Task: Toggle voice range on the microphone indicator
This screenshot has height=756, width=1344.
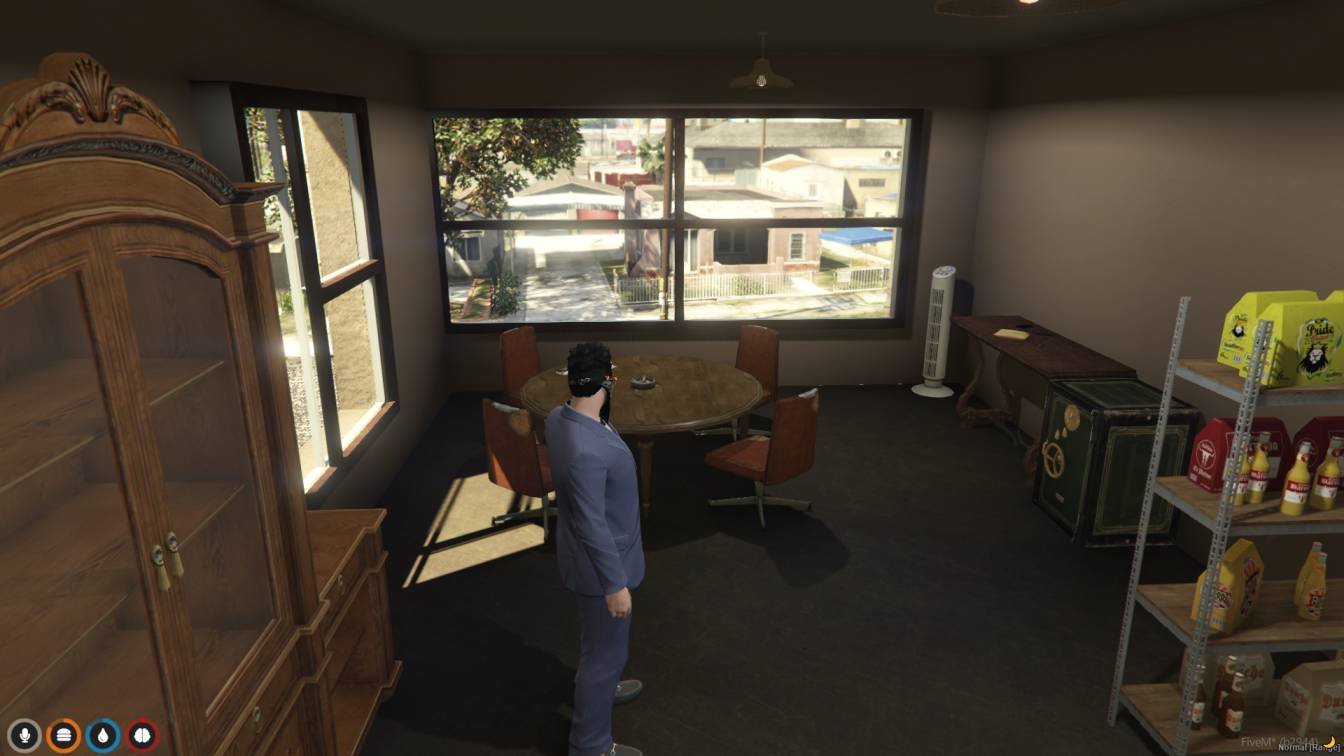Action: [25, 733]
